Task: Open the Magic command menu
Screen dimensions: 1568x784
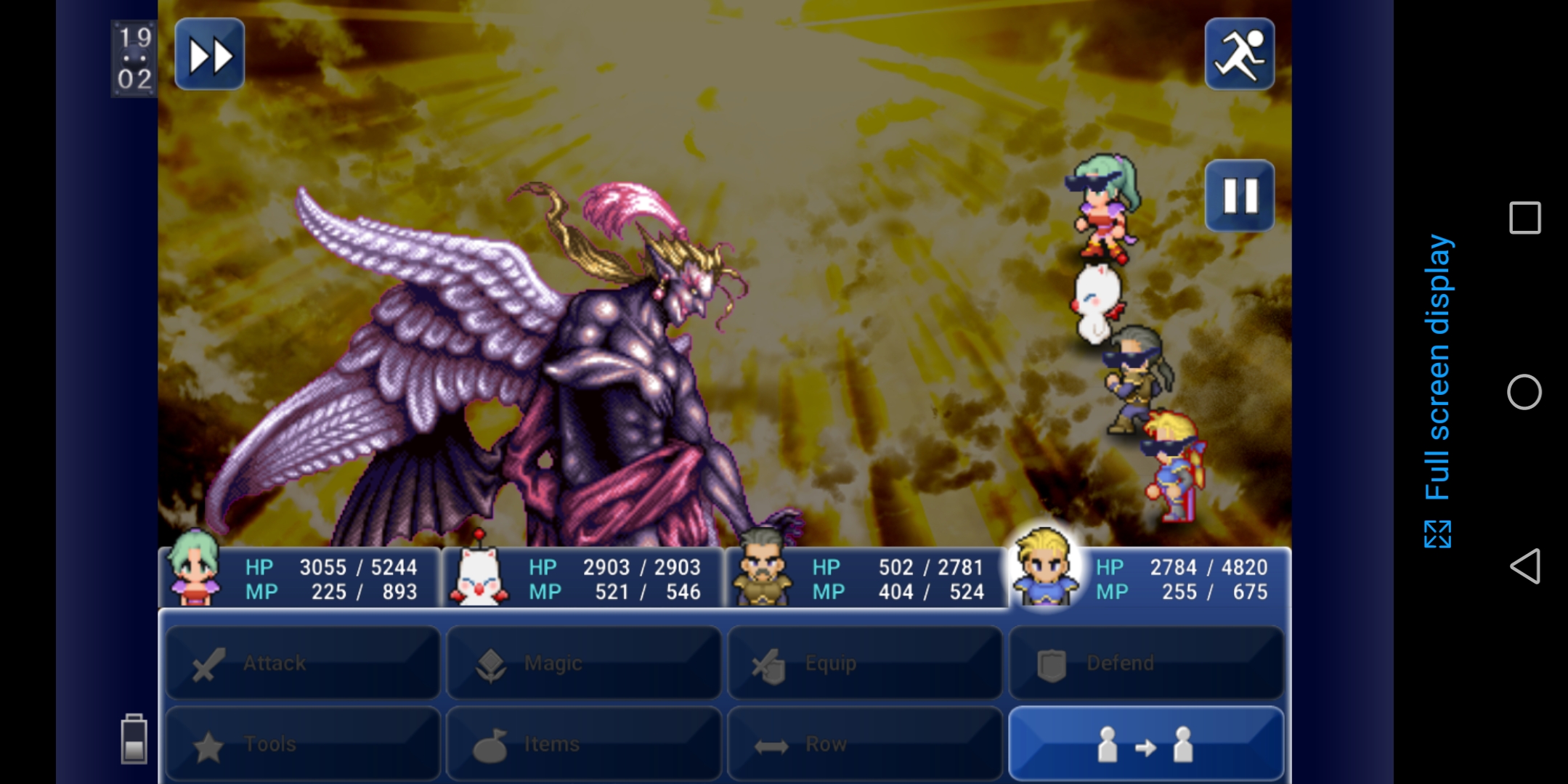Action: tap(583, 663)
